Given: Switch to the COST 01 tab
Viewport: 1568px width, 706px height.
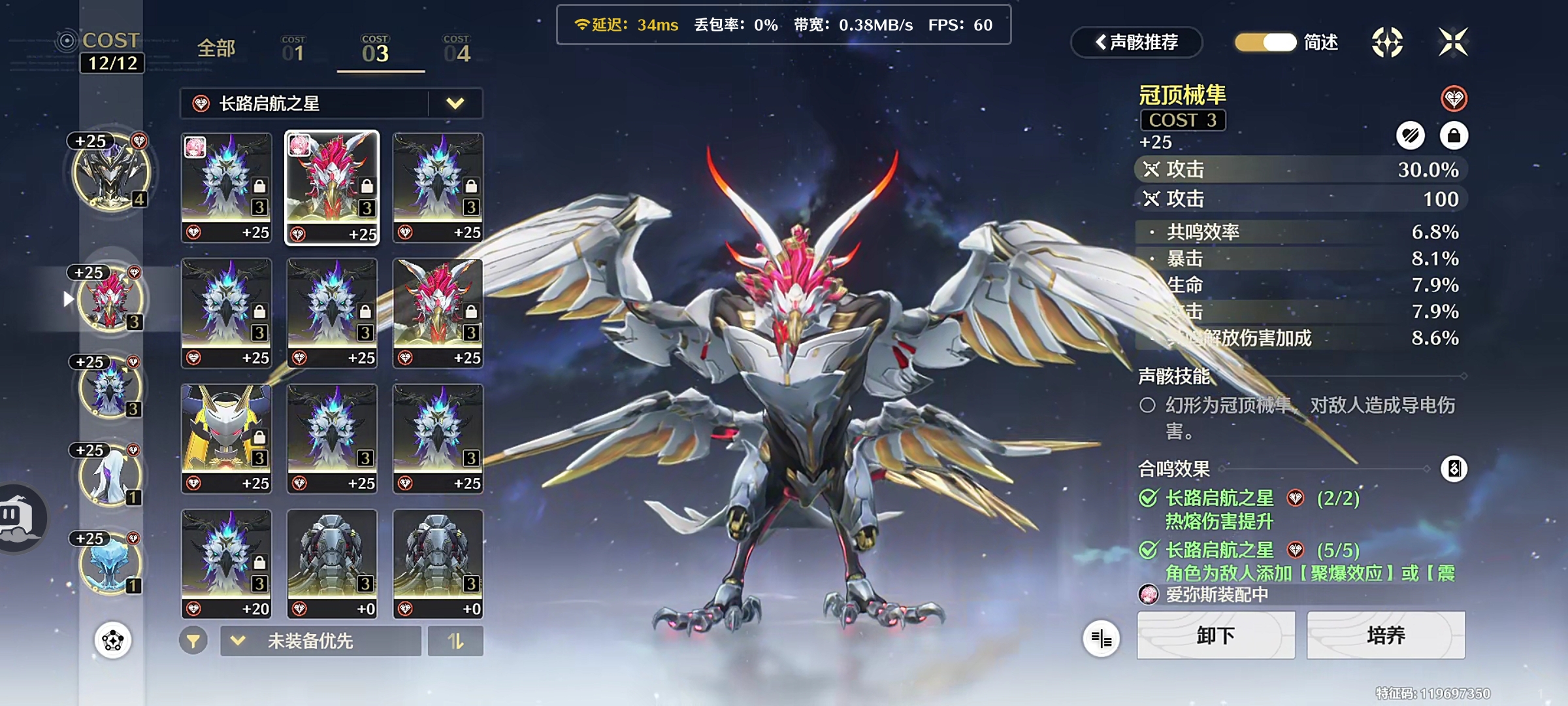Looking at the screenshot, I should coord(293,49).
